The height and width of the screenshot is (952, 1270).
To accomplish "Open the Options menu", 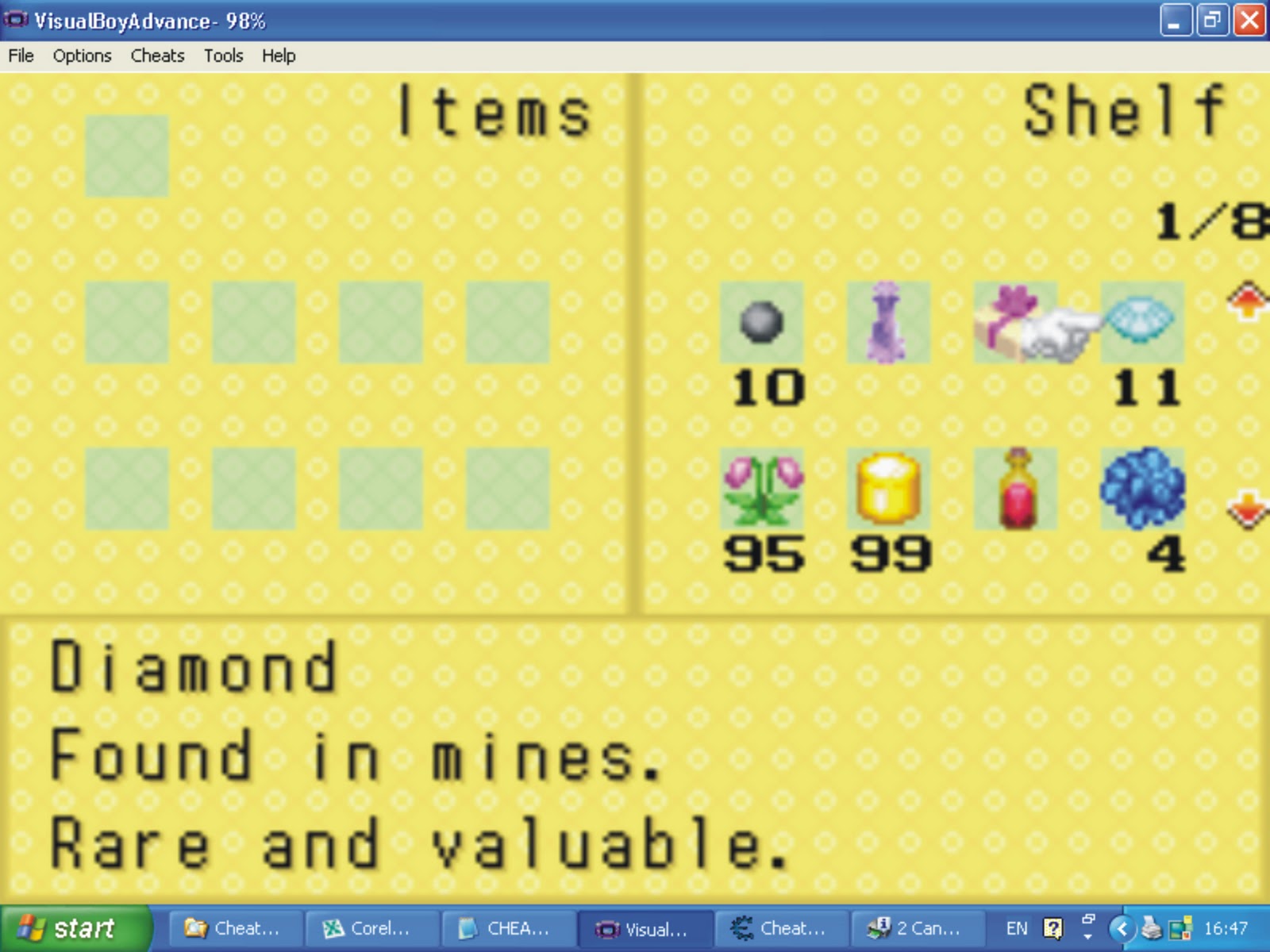I will [x=81, y=56].
